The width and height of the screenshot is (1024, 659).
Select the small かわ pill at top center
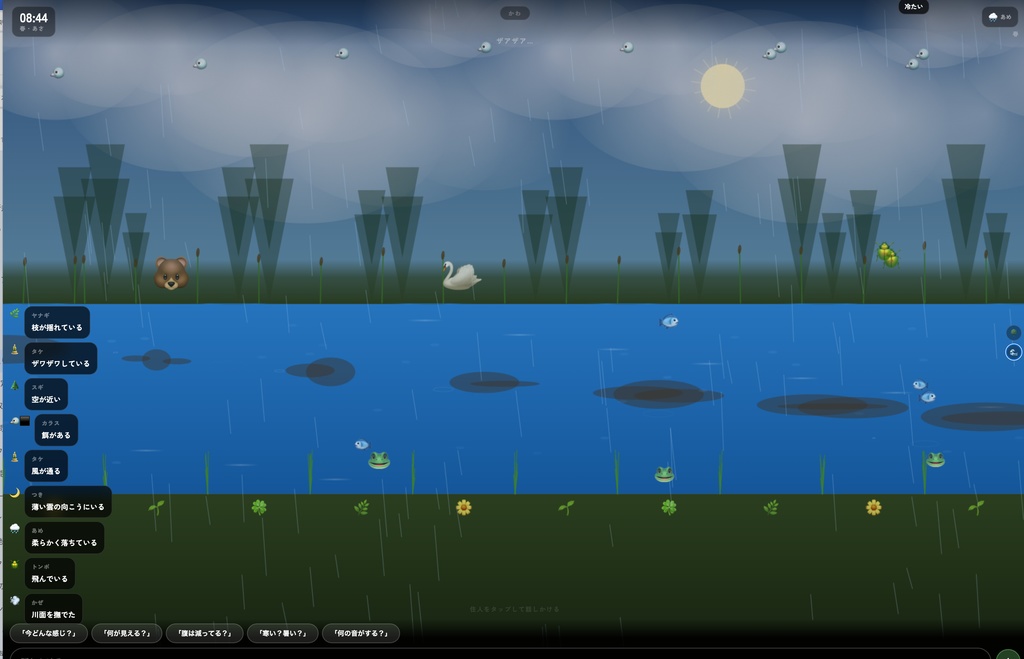coord(515,14)
